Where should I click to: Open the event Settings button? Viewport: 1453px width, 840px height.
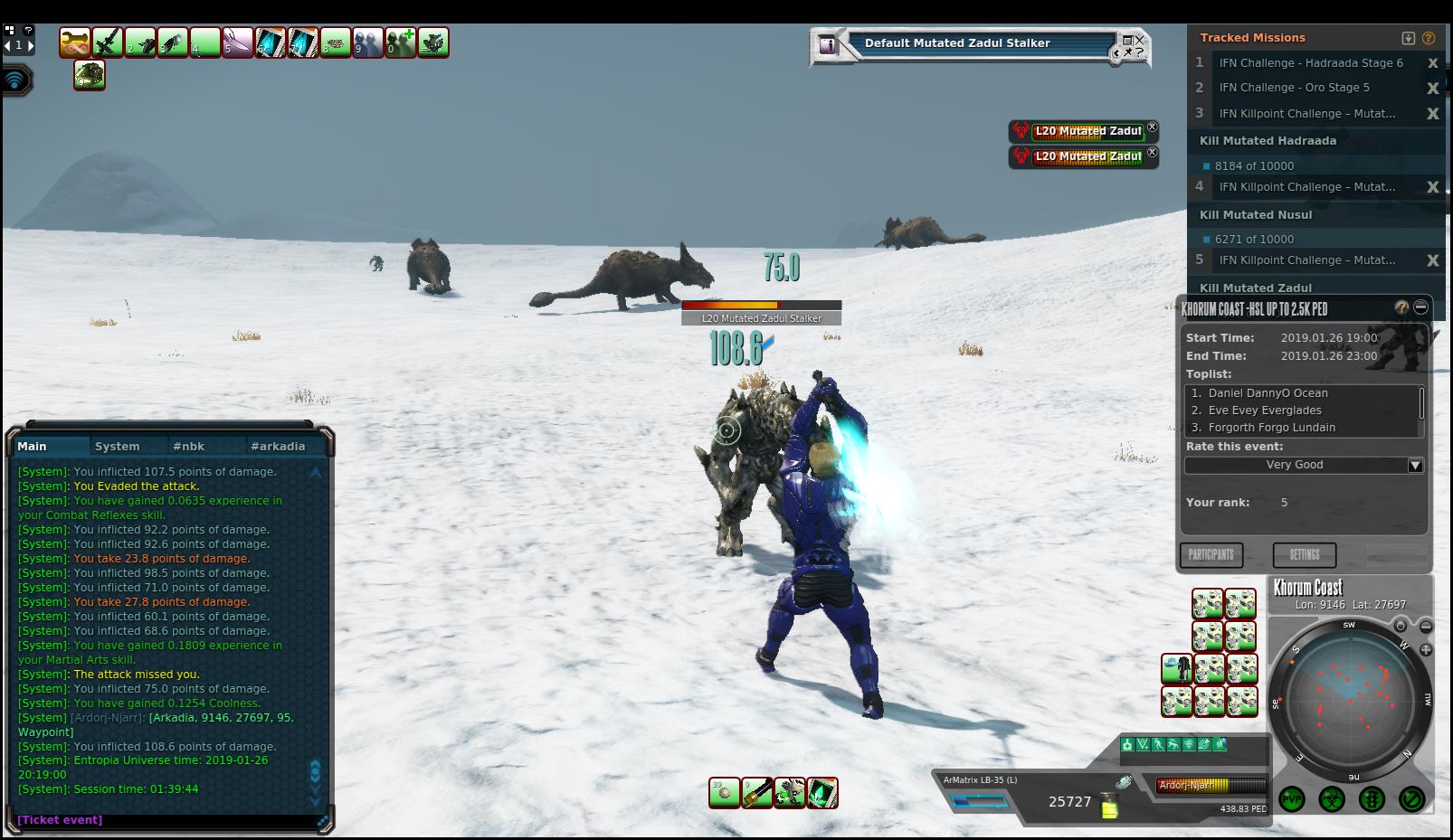point(1304,554)
